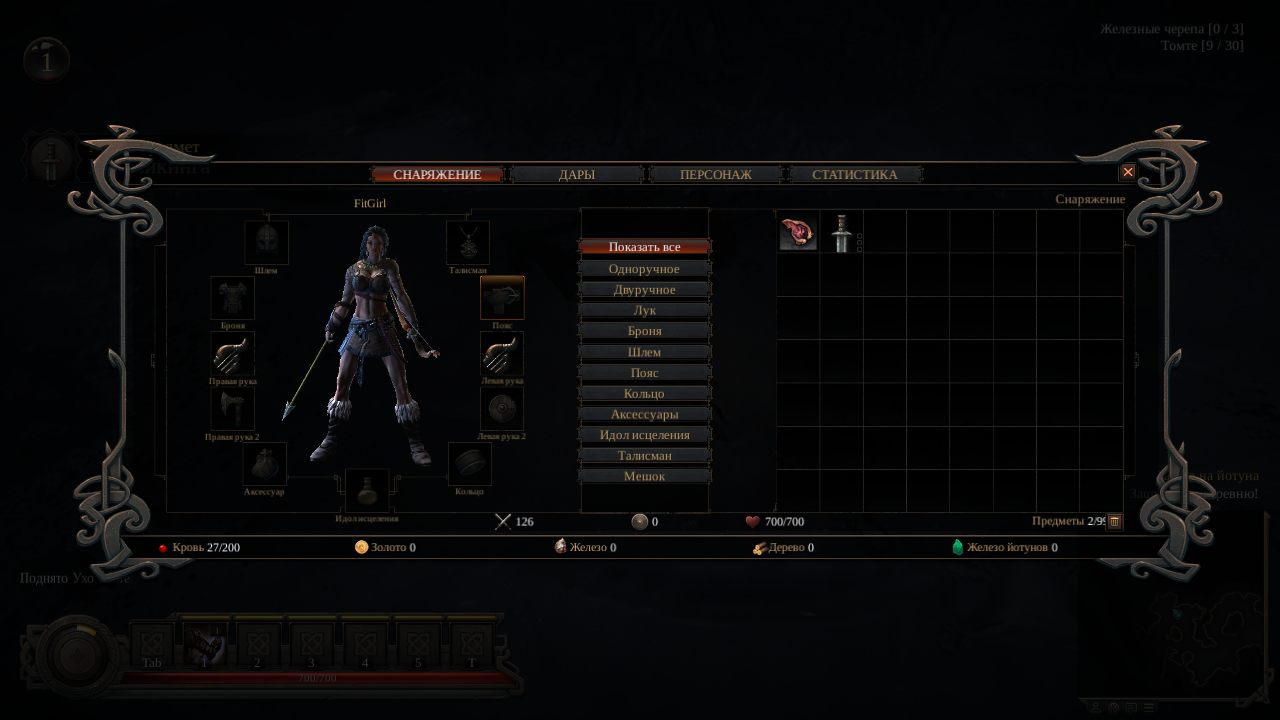Select the raw meat item in inventory
Screen dimensions: 1280x720
[798, 233]
